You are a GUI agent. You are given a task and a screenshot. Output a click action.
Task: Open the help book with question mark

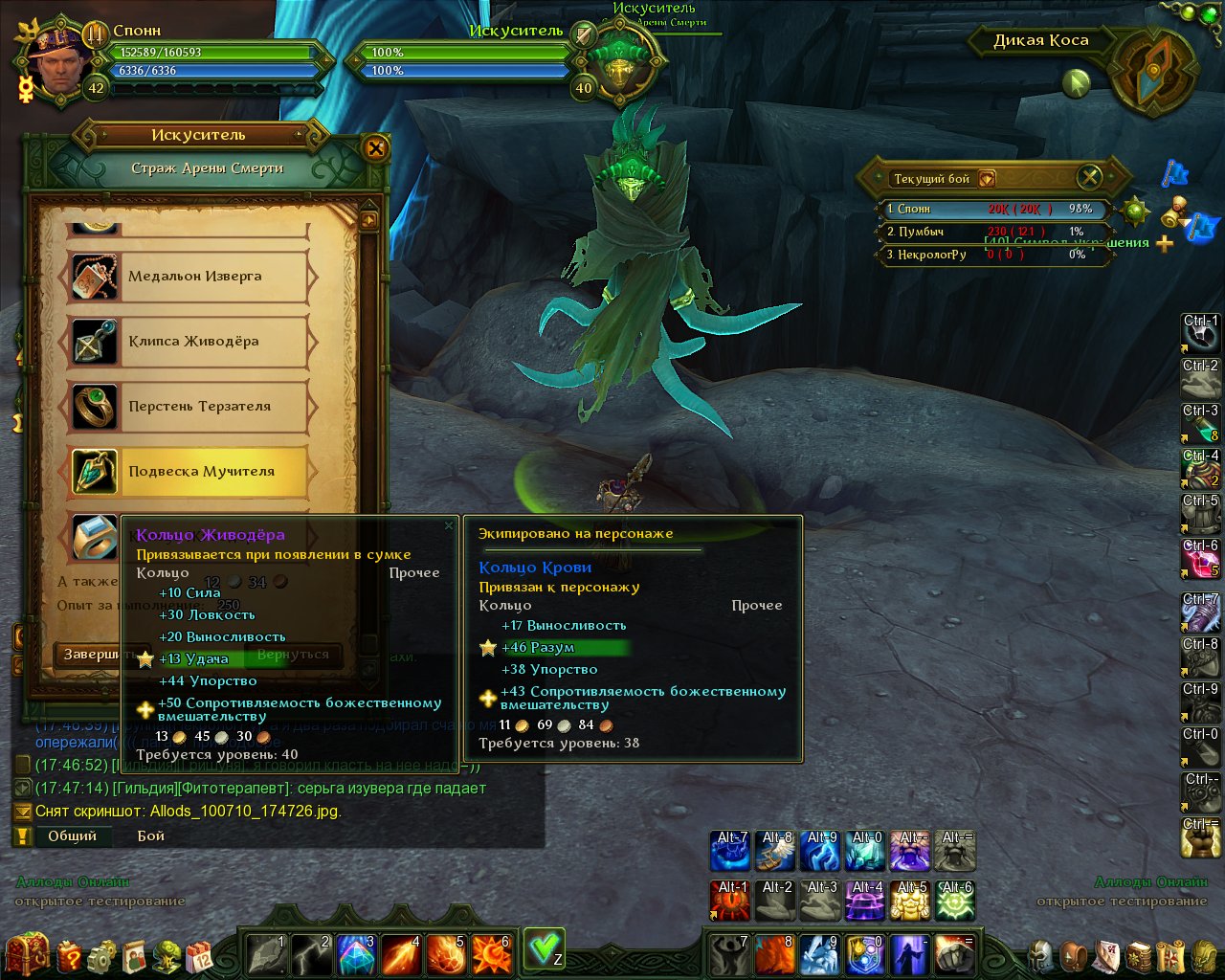pyautogui.click(x=69, y=955)
